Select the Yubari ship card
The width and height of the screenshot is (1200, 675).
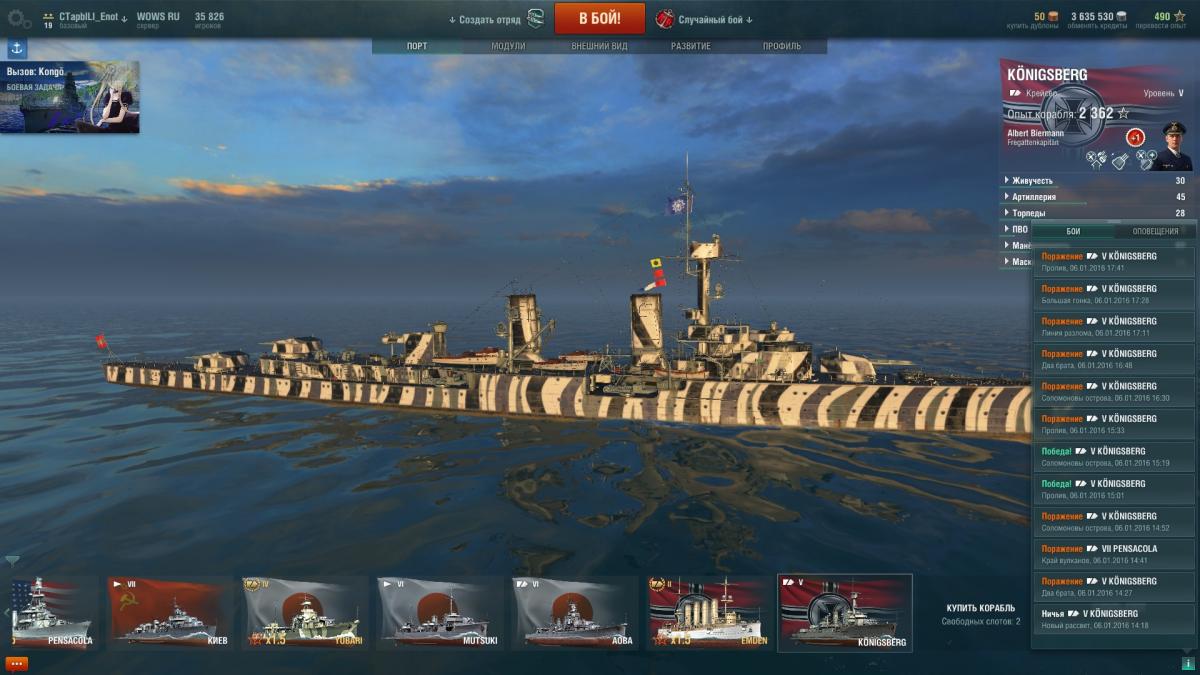[x=302, y=613]
